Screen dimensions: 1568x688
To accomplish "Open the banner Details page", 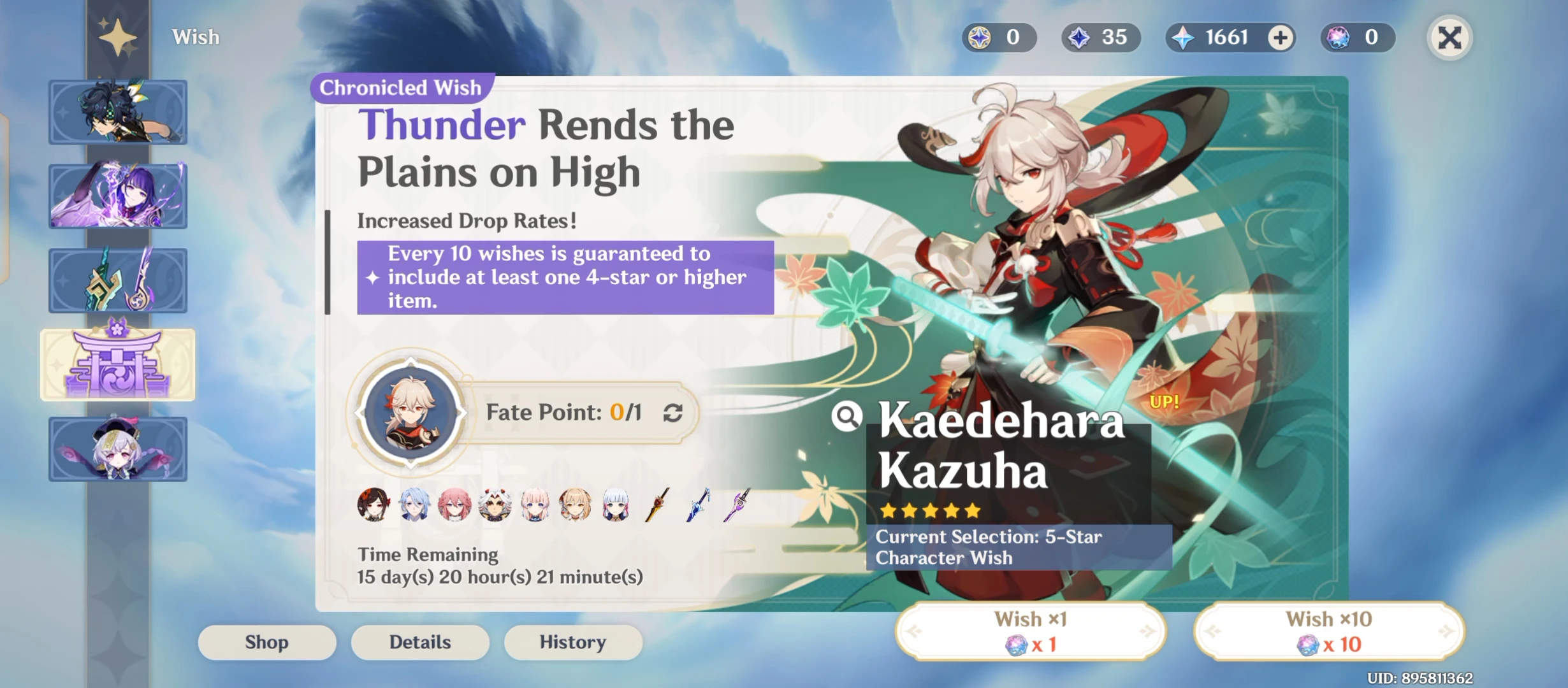I will pos(419,641).
